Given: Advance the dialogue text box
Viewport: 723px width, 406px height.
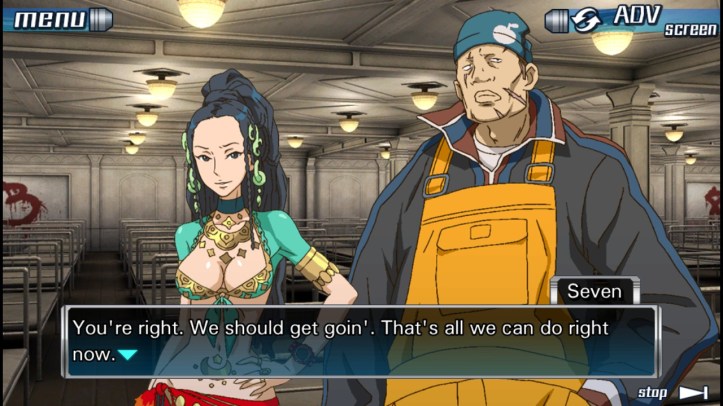Looking at the screenshot, I should 360,341.
